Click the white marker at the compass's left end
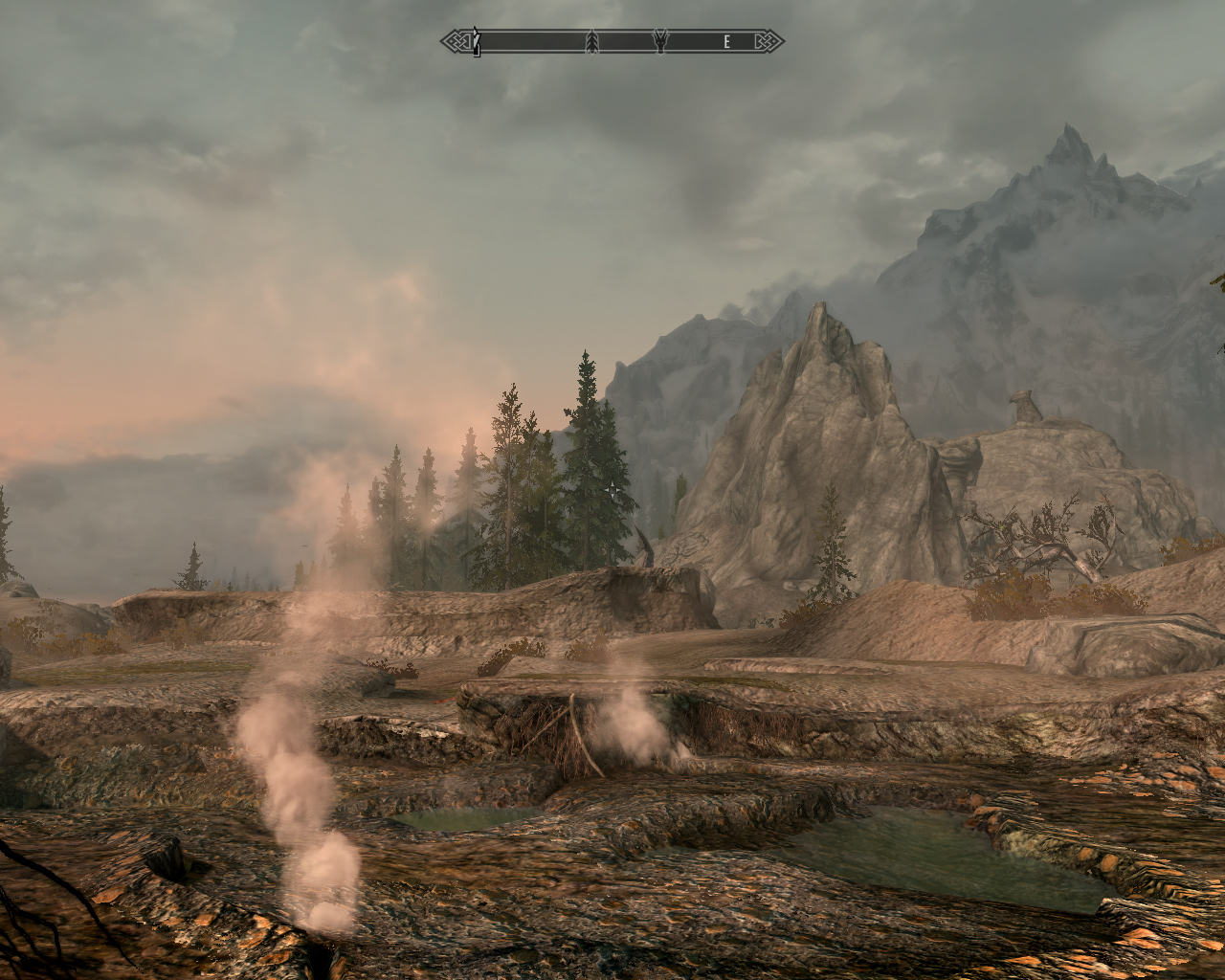 tap(476, 42)
